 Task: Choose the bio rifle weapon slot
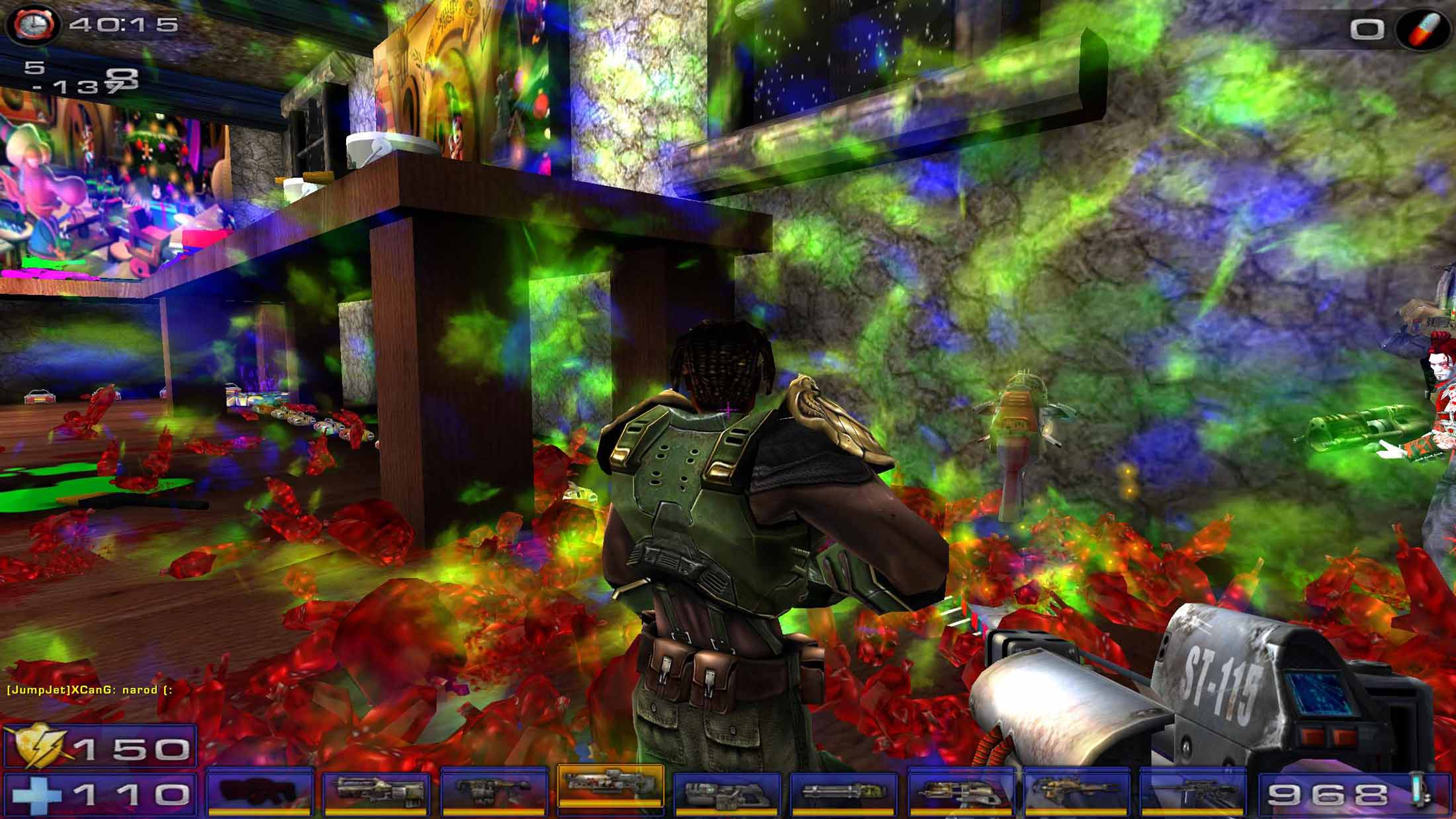493,791
